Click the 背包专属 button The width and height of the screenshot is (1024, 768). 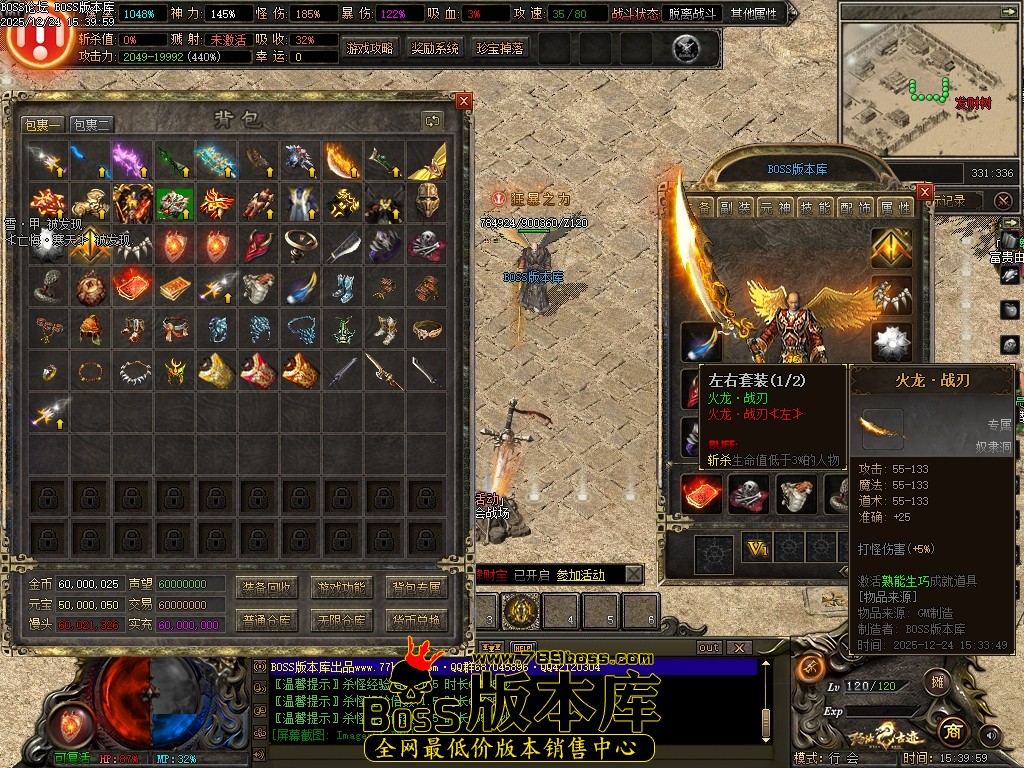416,587
